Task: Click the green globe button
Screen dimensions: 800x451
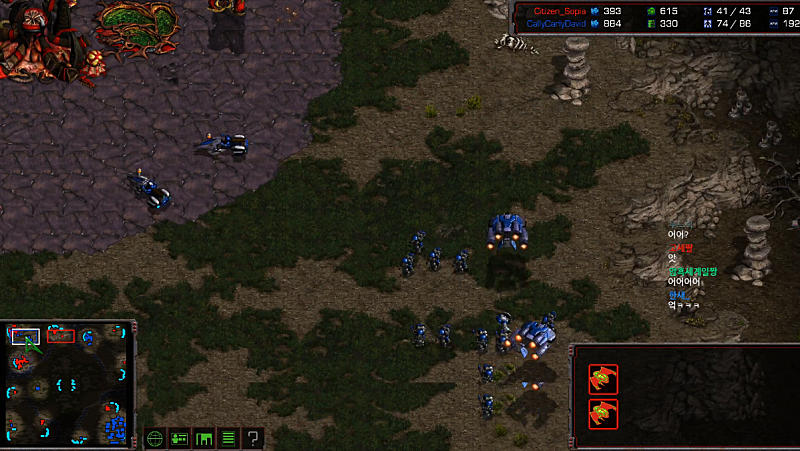Action: pyautogui.click(x=155, y=438)
